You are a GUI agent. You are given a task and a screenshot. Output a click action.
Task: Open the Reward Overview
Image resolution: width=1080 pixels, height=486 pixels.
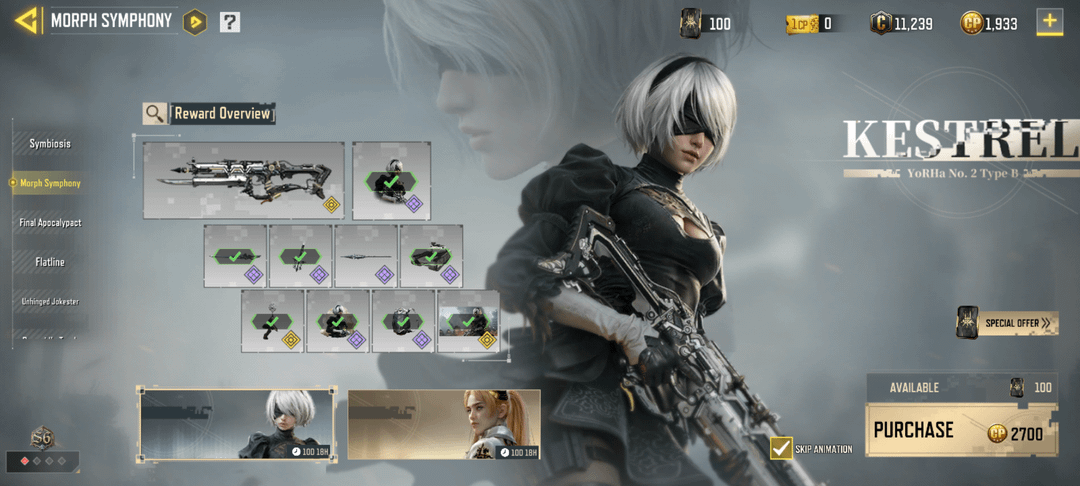pos(210,113)
